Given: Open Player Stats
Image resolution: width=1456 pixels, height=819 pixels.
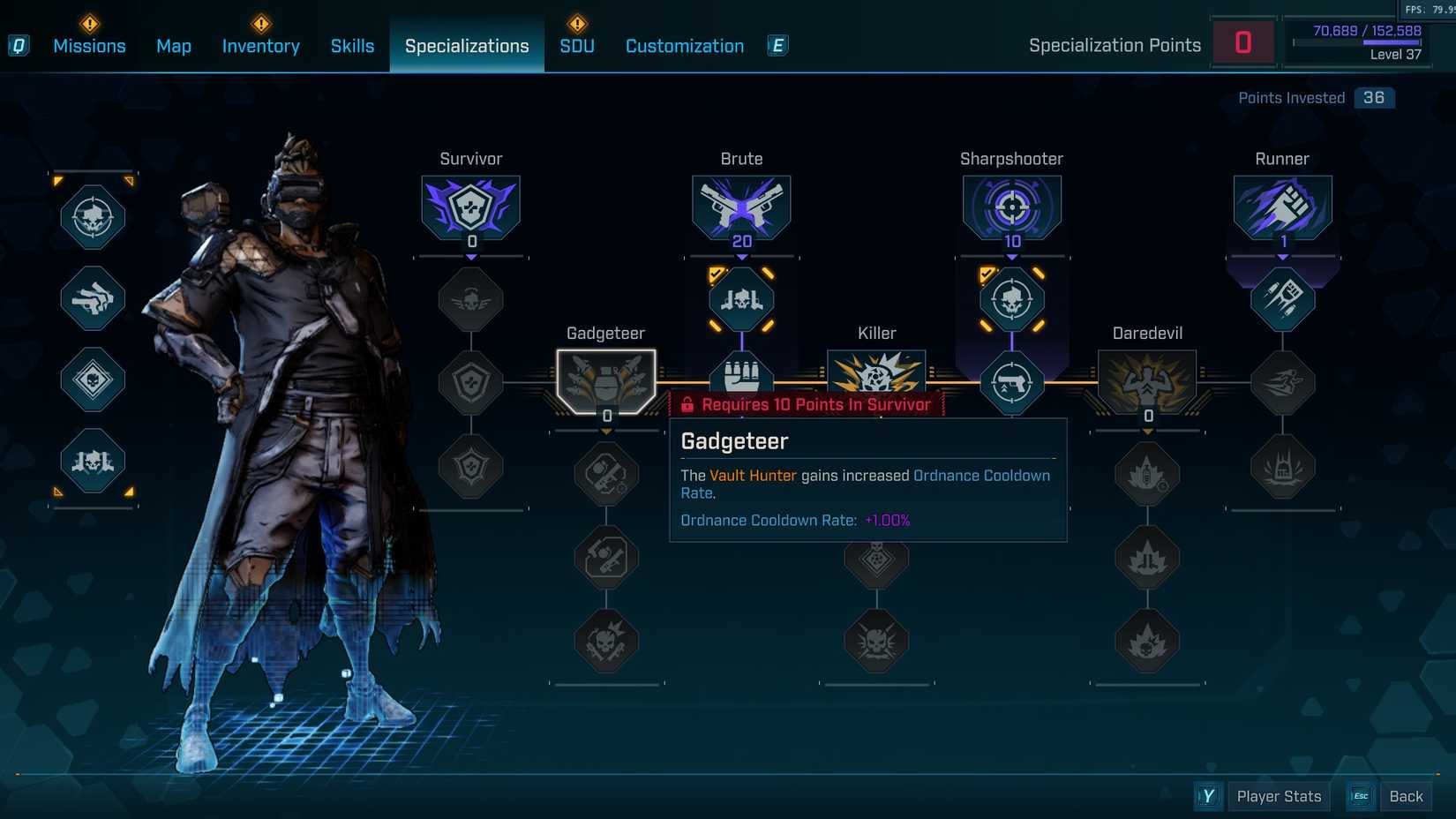Looking at the screenshot, I should coord(1278,795).
